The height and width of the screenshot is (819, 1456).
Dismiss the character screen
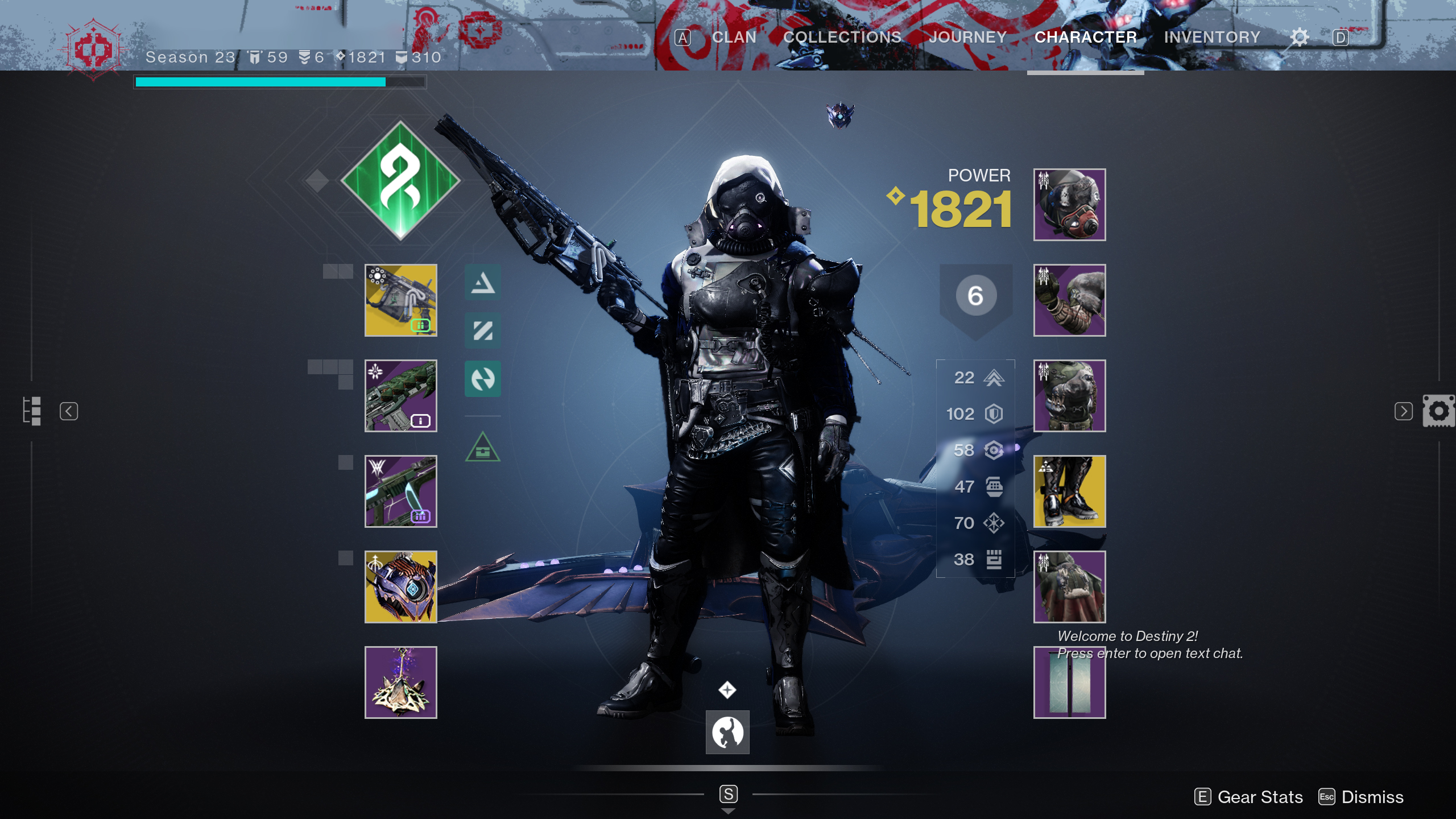[1372, 797]
